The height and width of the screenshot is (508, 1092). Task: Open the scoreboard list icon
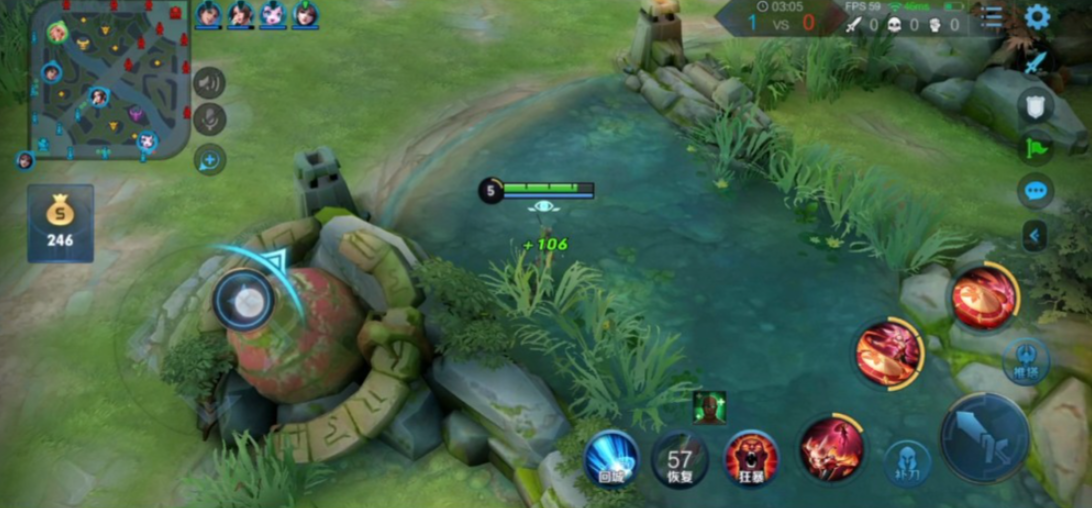point(991,17)
